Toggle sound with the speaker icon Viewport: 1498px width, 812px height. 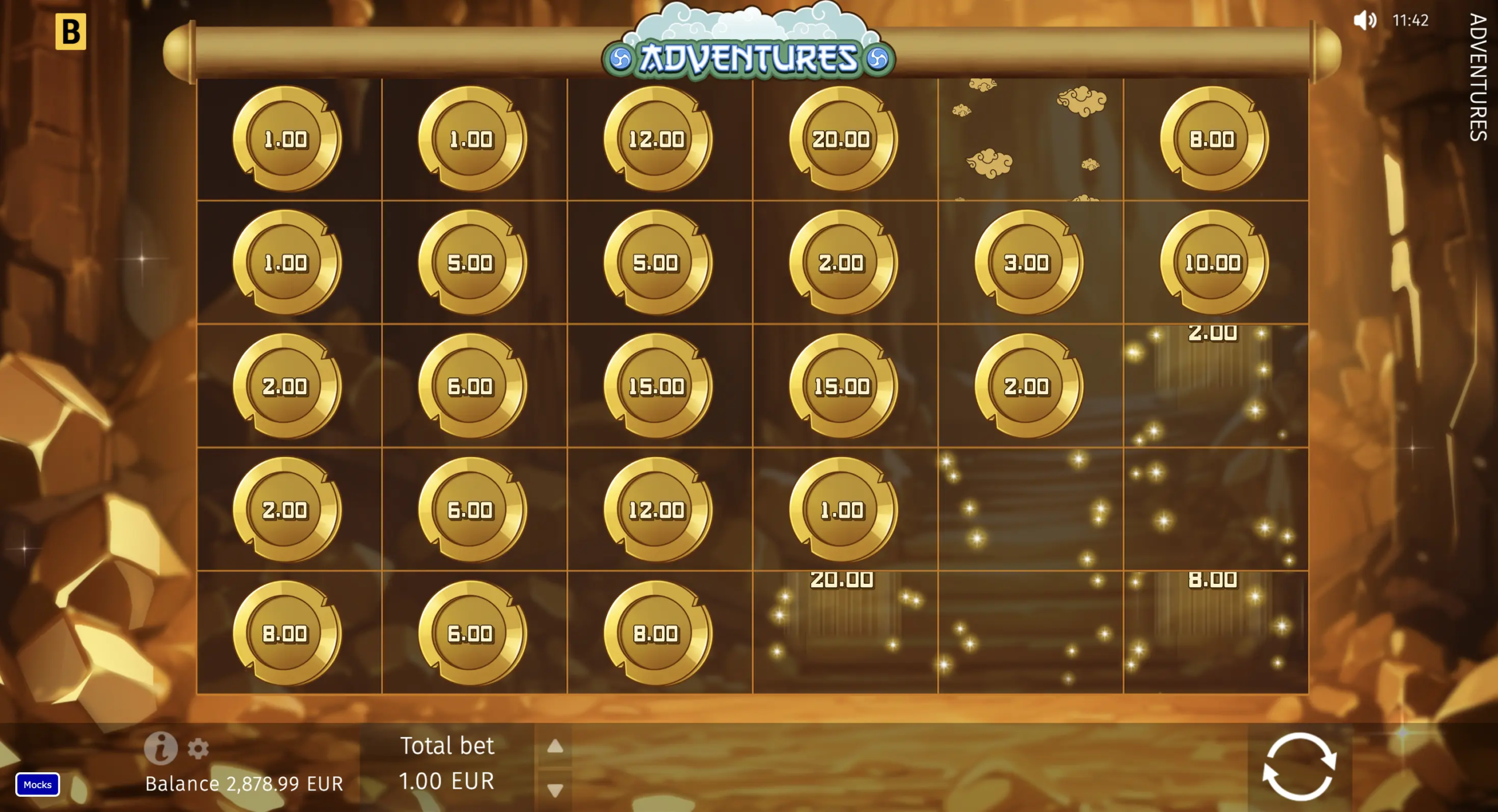[x=1364, y=20]
